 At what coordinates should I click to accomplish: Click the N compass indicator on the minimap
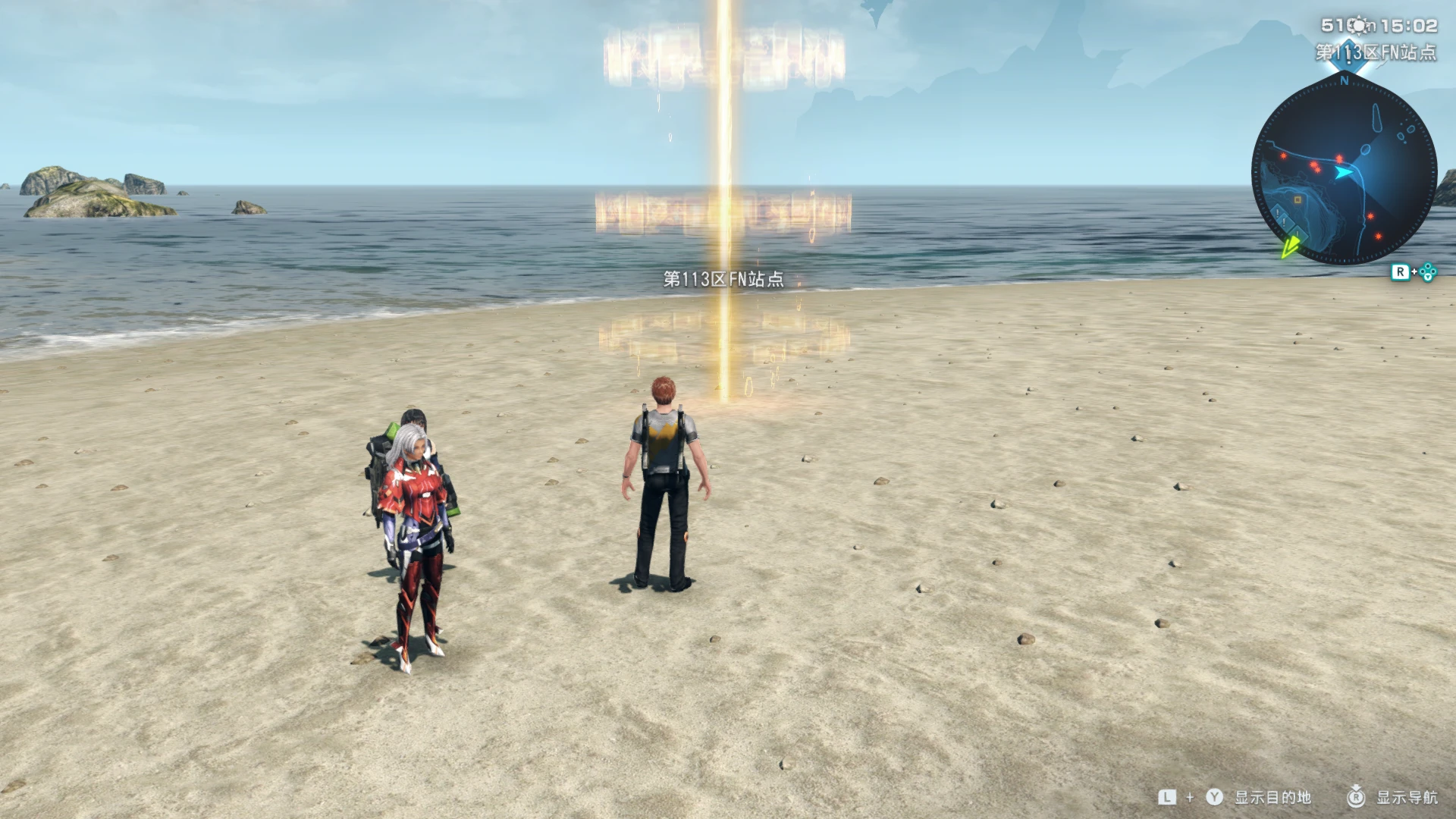coord(1345,80)
